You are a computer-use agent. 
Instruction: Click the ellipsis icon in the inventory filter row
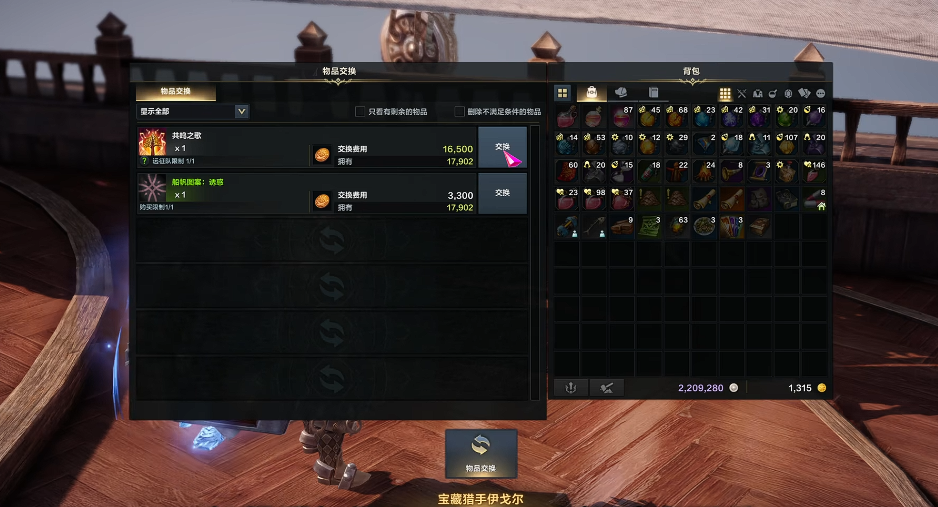coord(819,94)
